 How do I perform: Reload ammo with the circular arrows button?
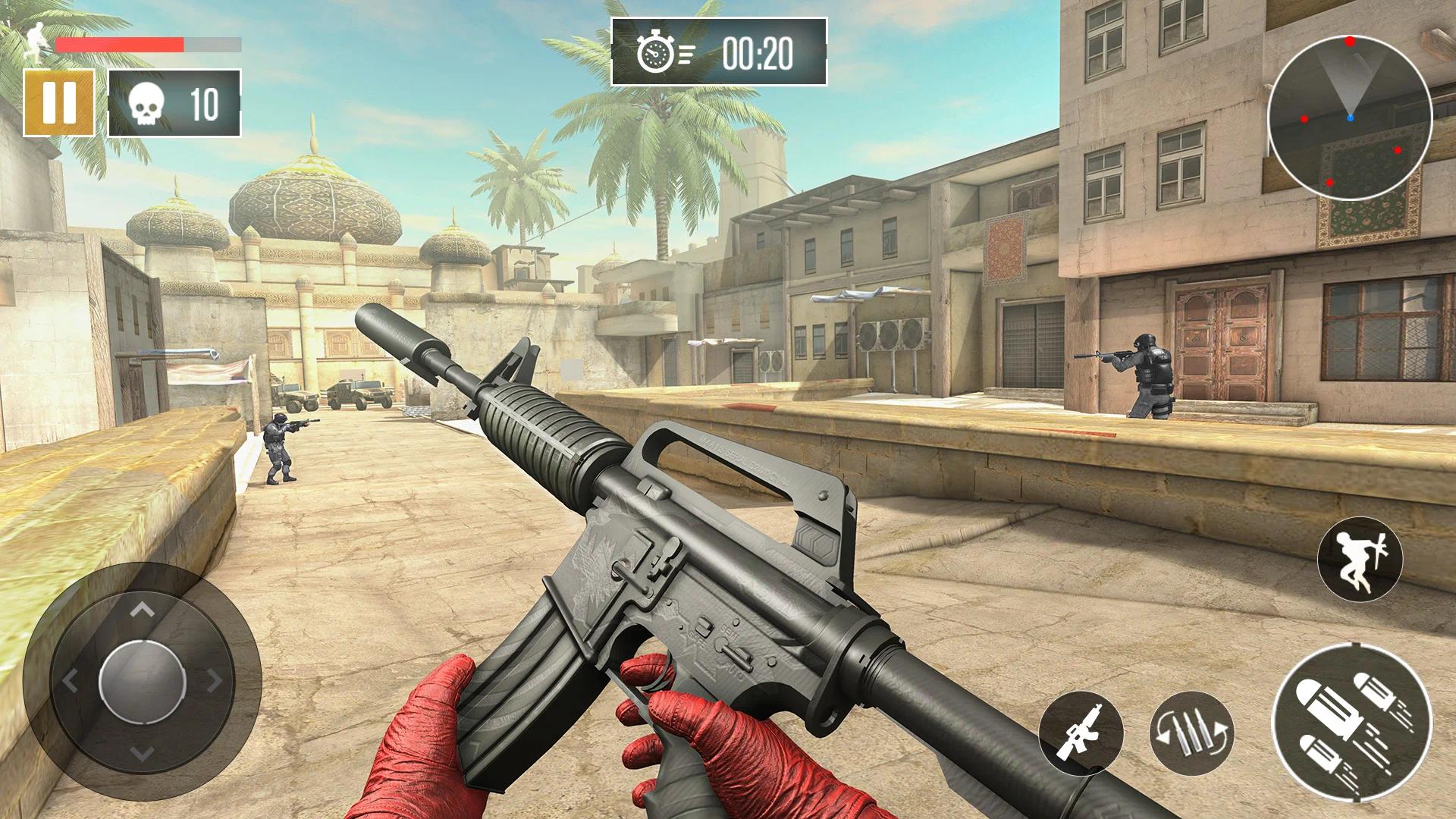click(1191, 733)
